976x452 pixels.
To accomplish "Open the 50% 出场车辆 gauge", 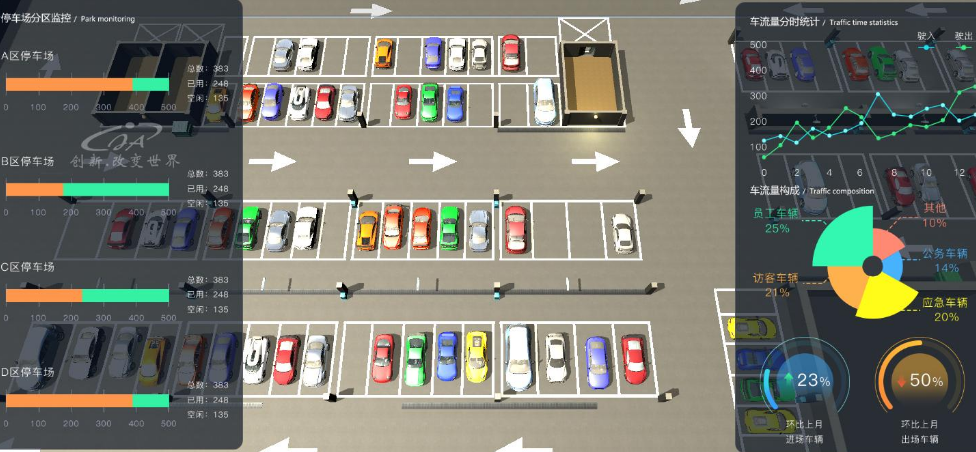I will 919,381.
